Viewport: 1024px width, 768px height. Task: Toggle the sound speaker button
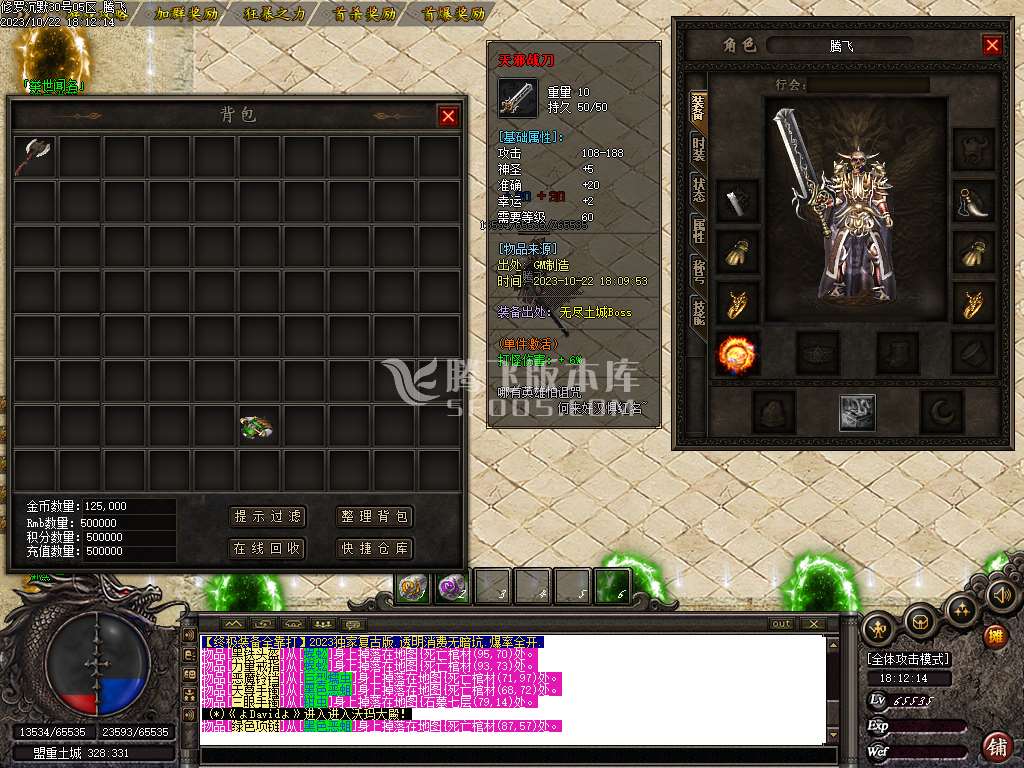[x=1001, y=595]
